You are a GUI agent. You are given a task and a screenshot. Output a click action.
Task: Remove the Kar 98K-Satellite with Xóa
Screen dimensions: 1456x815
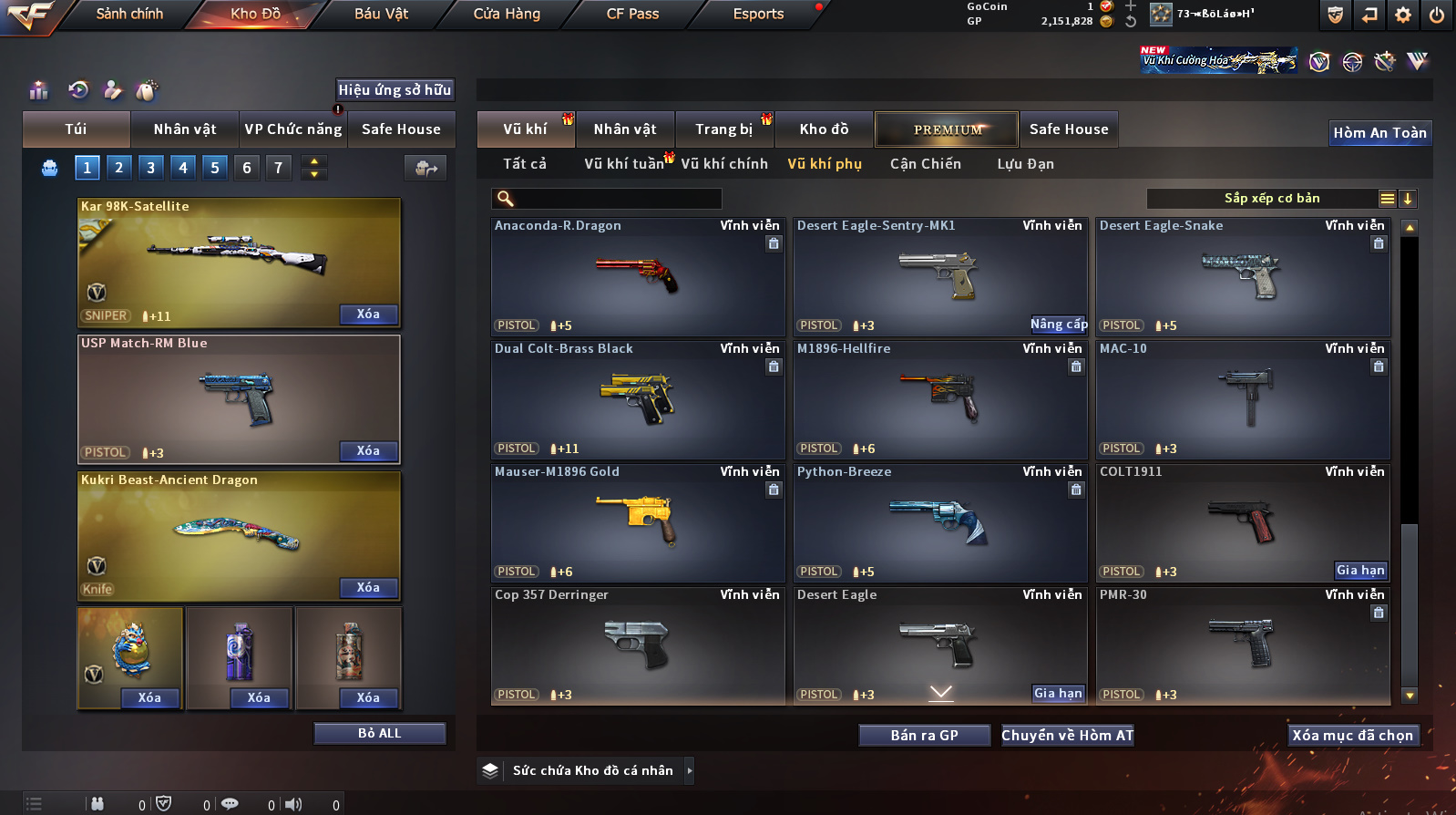point(368,315)
